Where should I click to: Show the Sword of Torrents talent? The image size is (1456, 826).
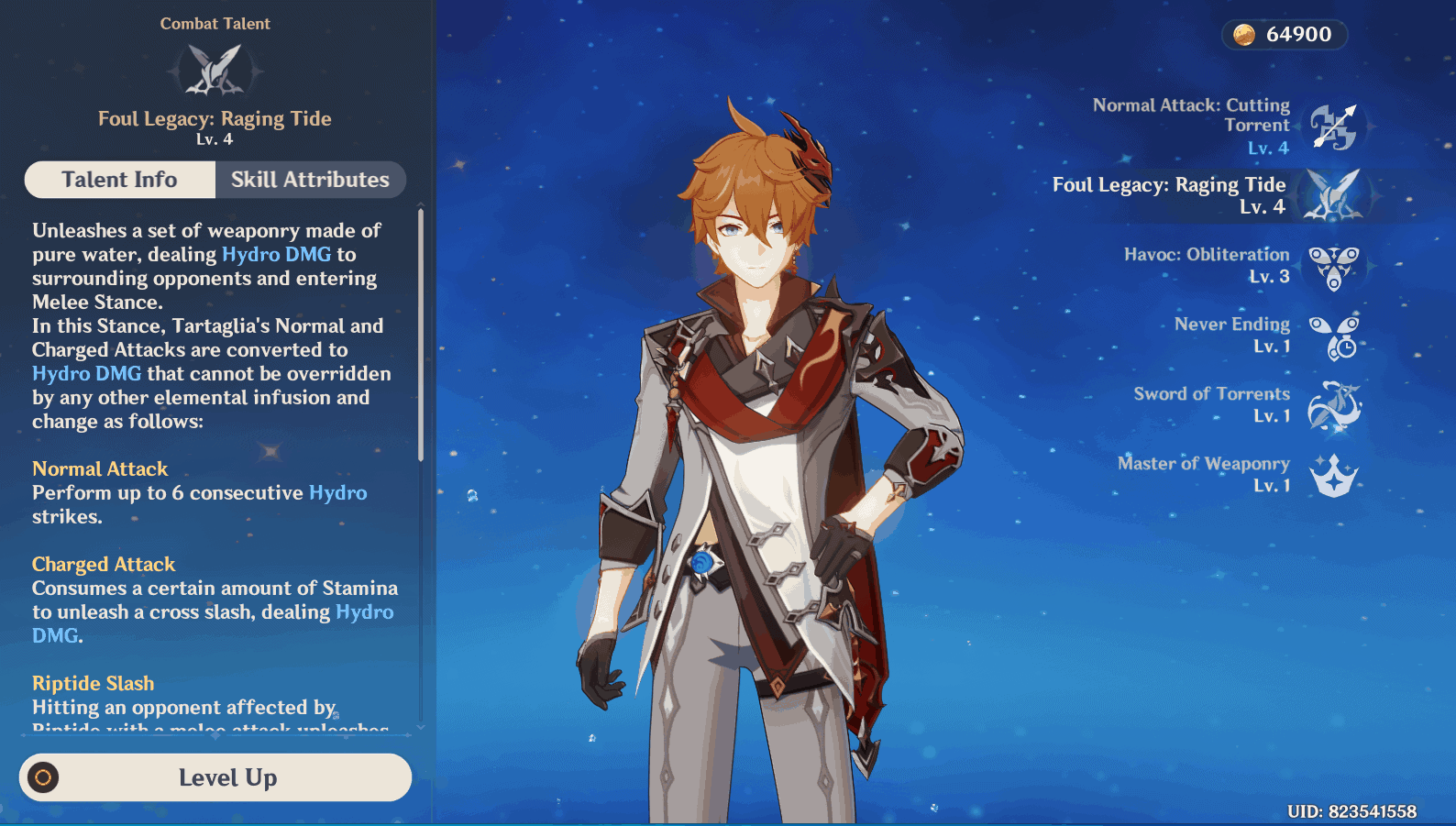(x=1333, y=405)
